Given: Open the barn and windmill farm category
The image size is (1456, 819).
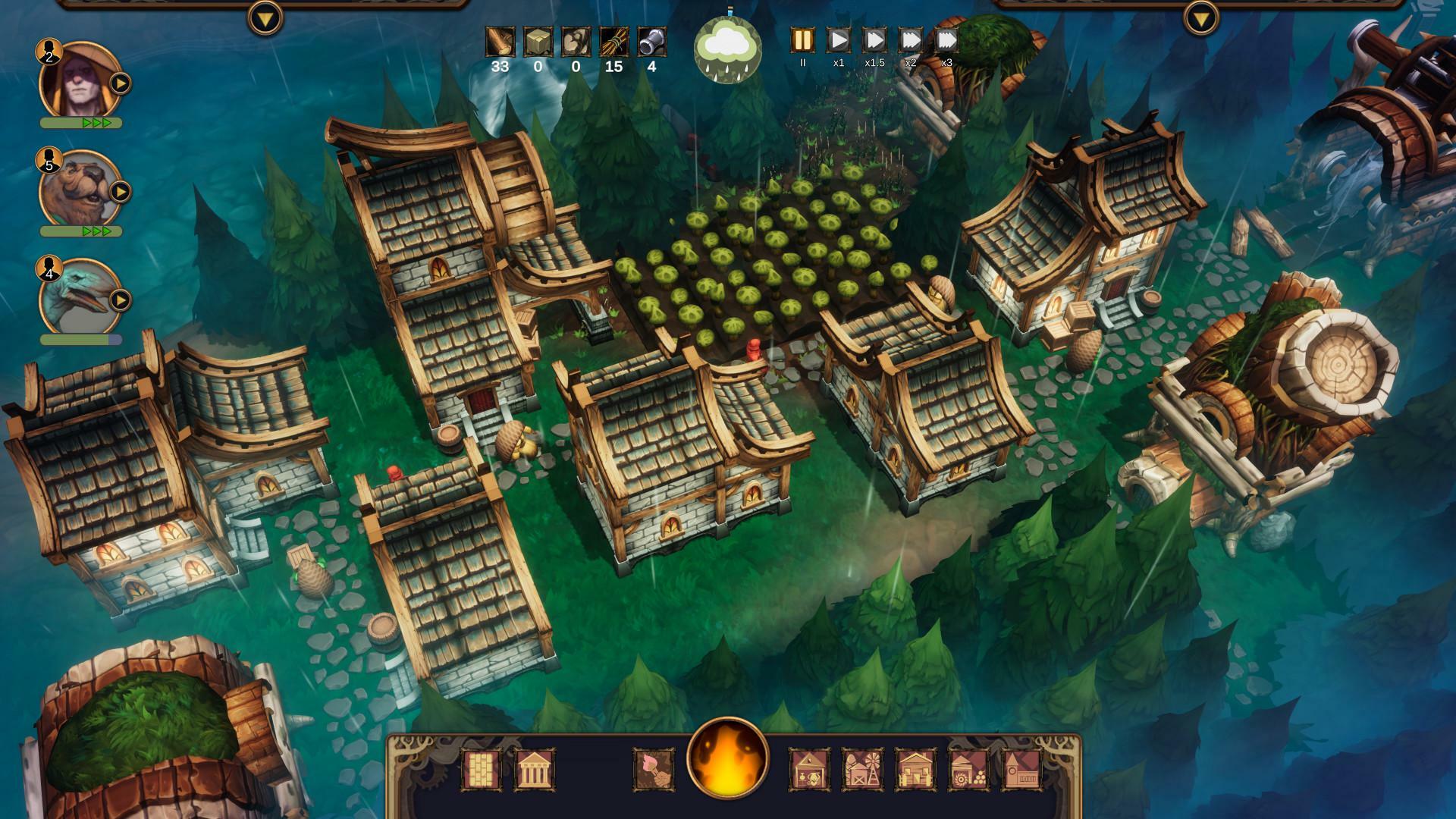Looking at the screenshot, I should 862,770.
